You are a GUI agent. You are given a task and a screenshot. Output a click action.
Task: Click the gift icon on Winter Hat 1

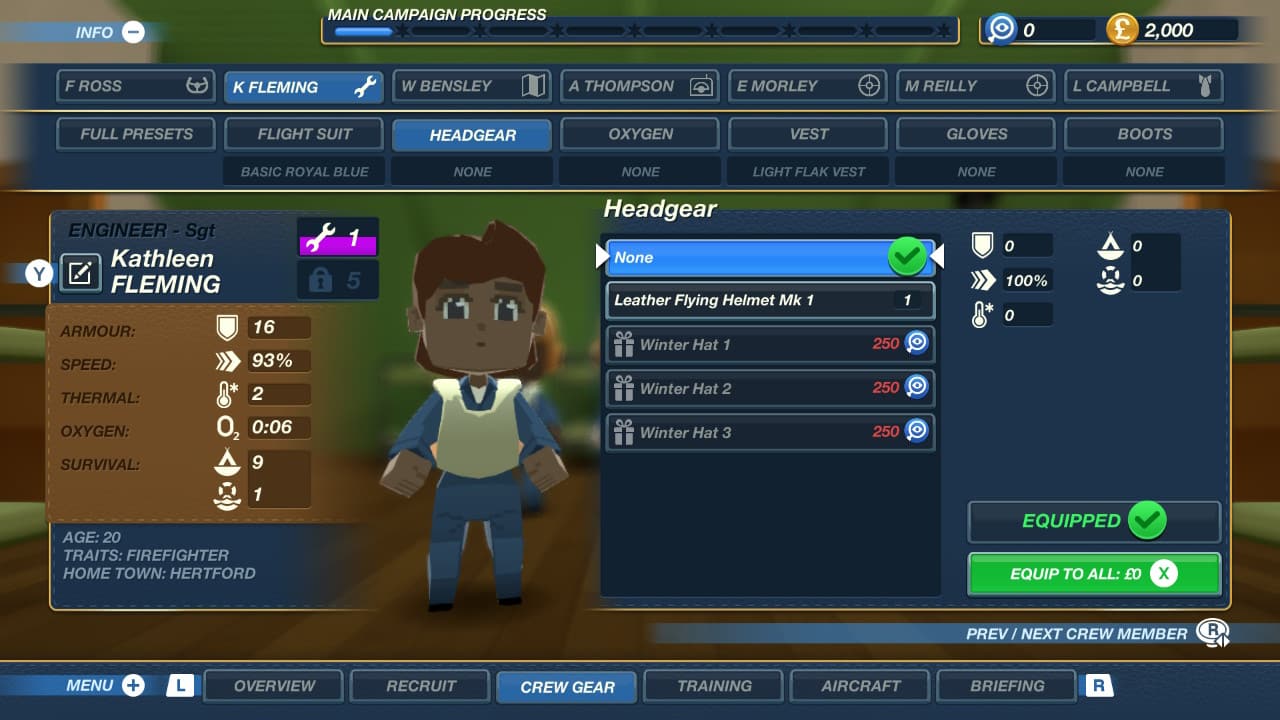pos(625,344)
